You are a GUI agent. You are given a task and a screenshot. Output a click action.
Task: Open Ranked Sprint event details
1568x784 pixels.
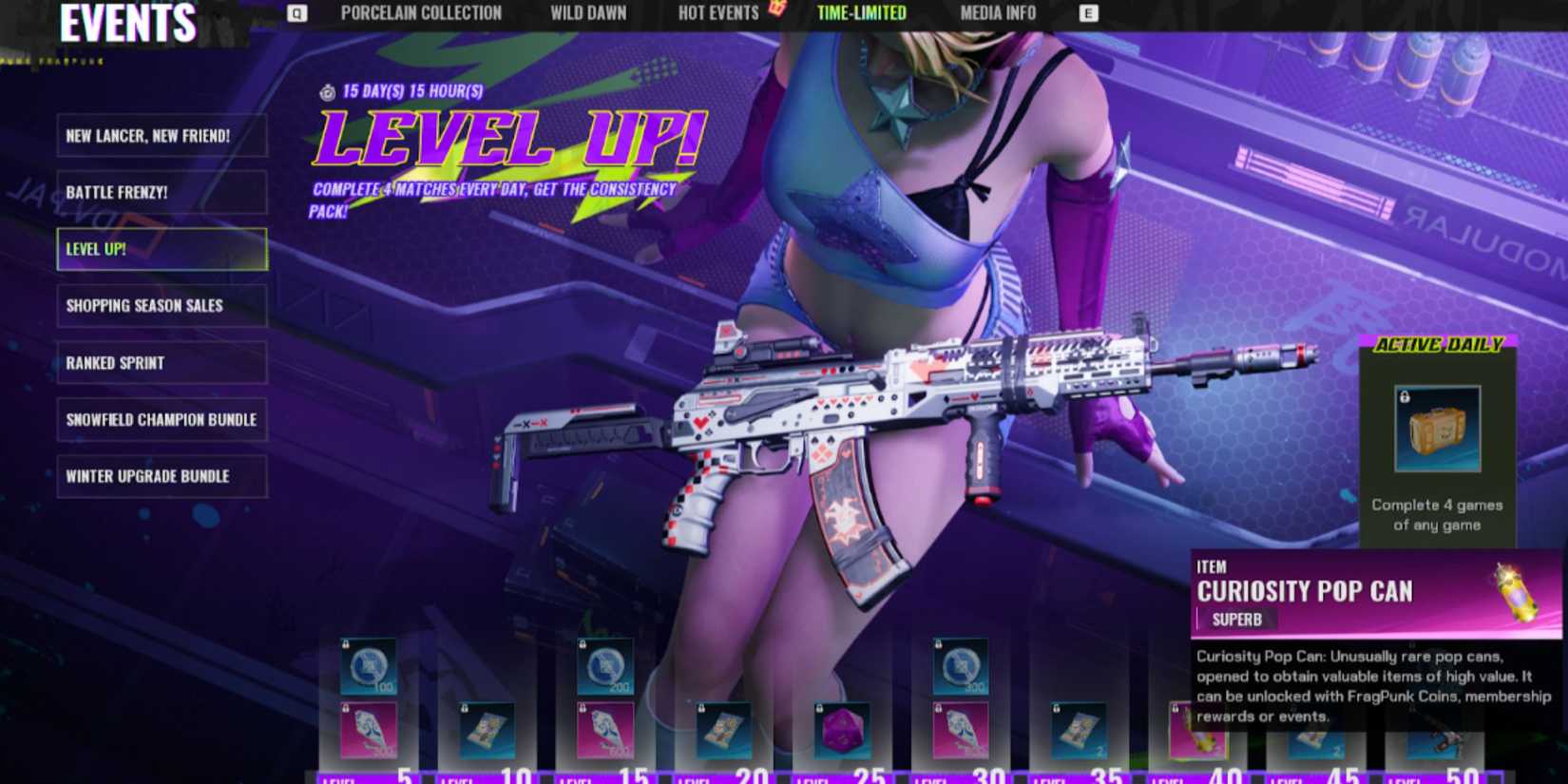tap(162, 363)
